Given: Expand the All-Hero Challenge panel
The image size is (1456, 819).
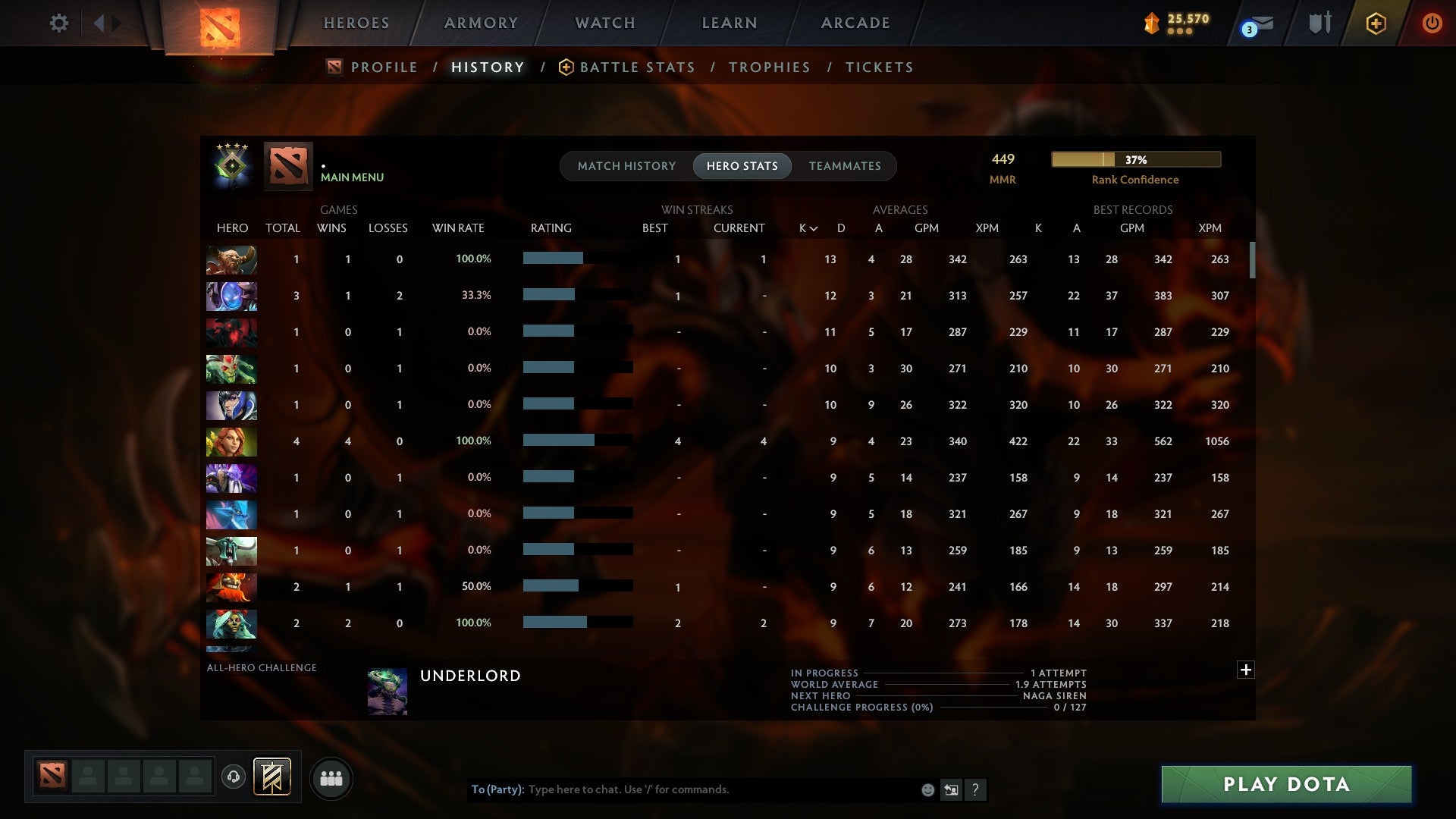Looking at the screenshot, I should tap(1246, 670).
